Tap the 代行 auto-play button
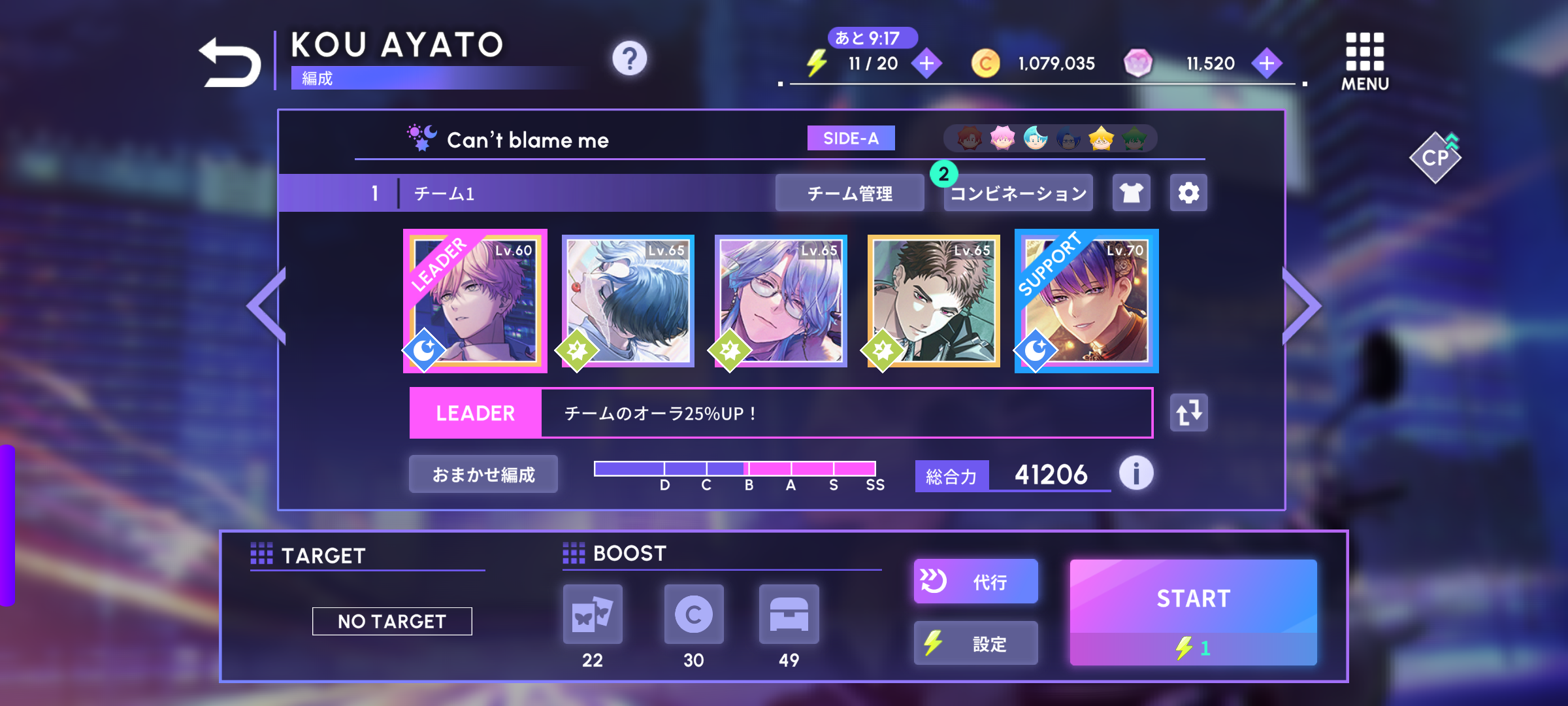 pyautogui.click(x=975, y=581)
